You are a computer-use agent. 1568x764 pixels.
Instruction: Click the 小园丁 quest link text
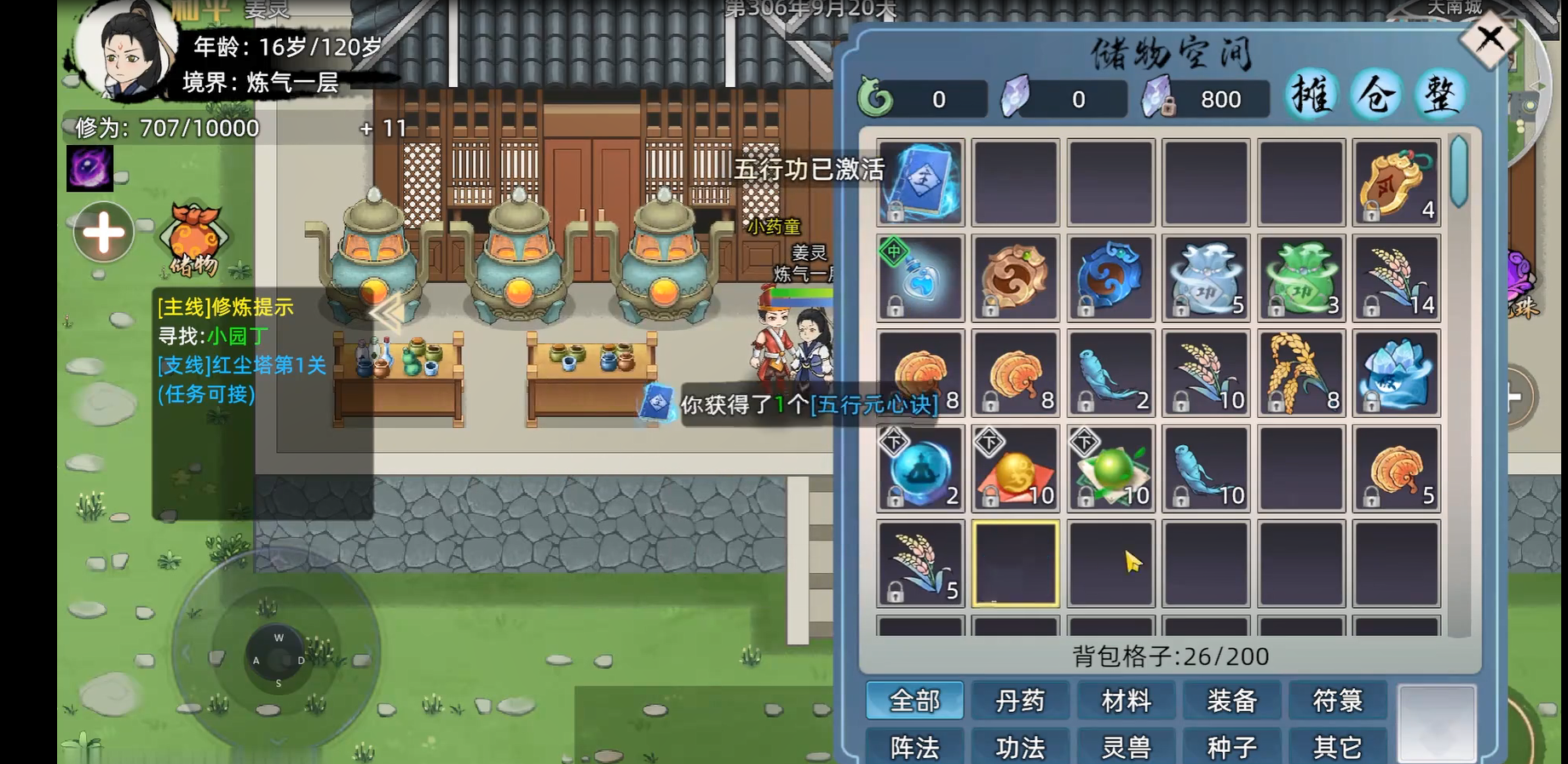[236, 336]
